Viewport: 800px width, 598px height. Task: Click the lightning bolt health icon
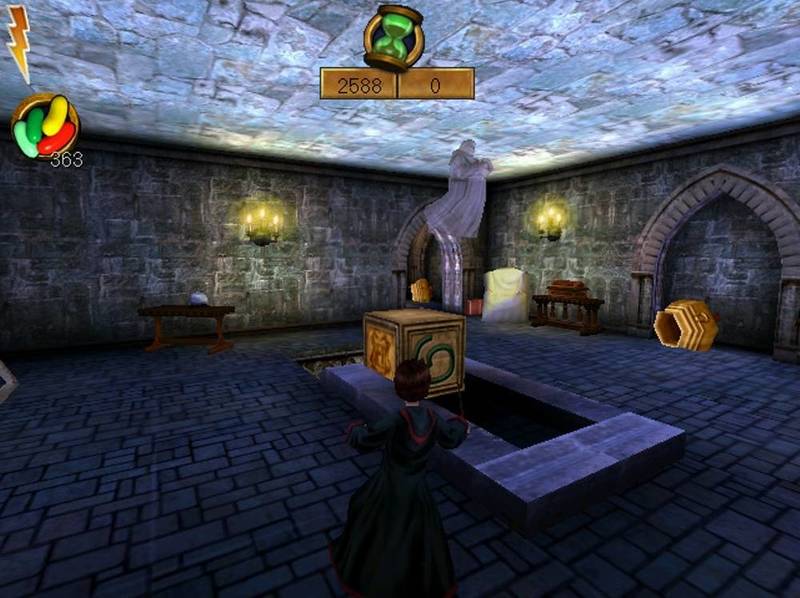[18, 42]
